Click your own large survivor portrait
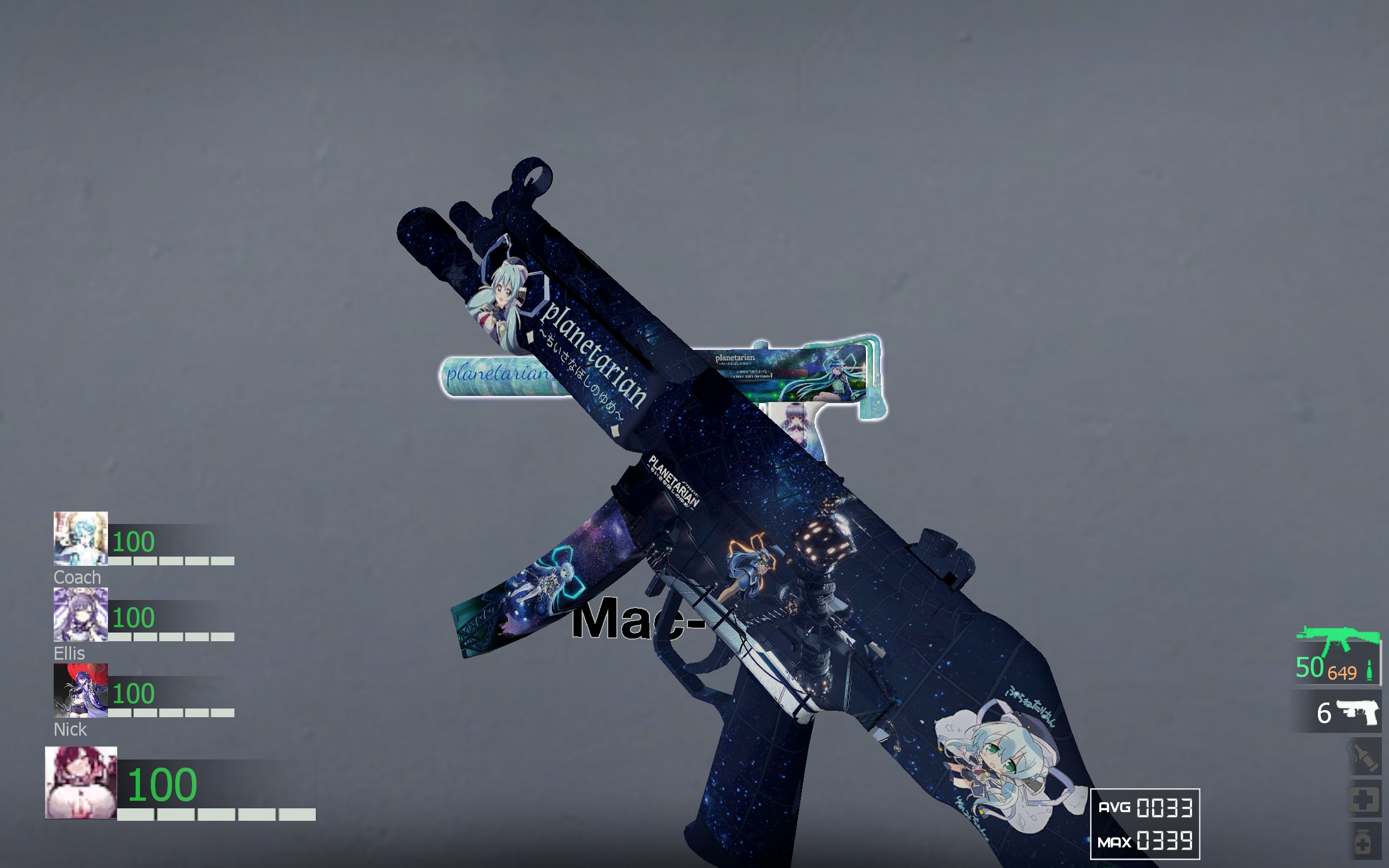Screen dimensions: 1389x868 tap(81, 782)
